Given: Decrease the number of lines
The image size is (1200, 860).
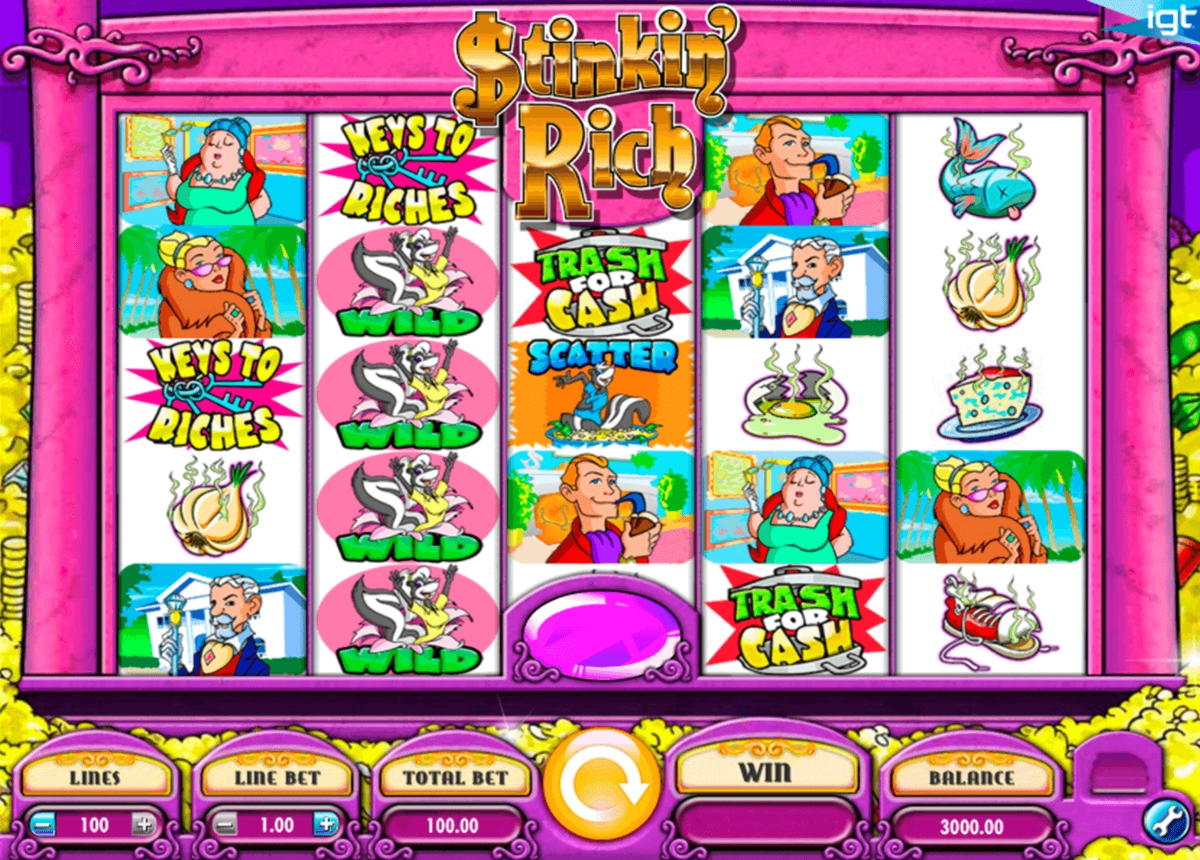Looking at the screenshot, I should point(41,825).
